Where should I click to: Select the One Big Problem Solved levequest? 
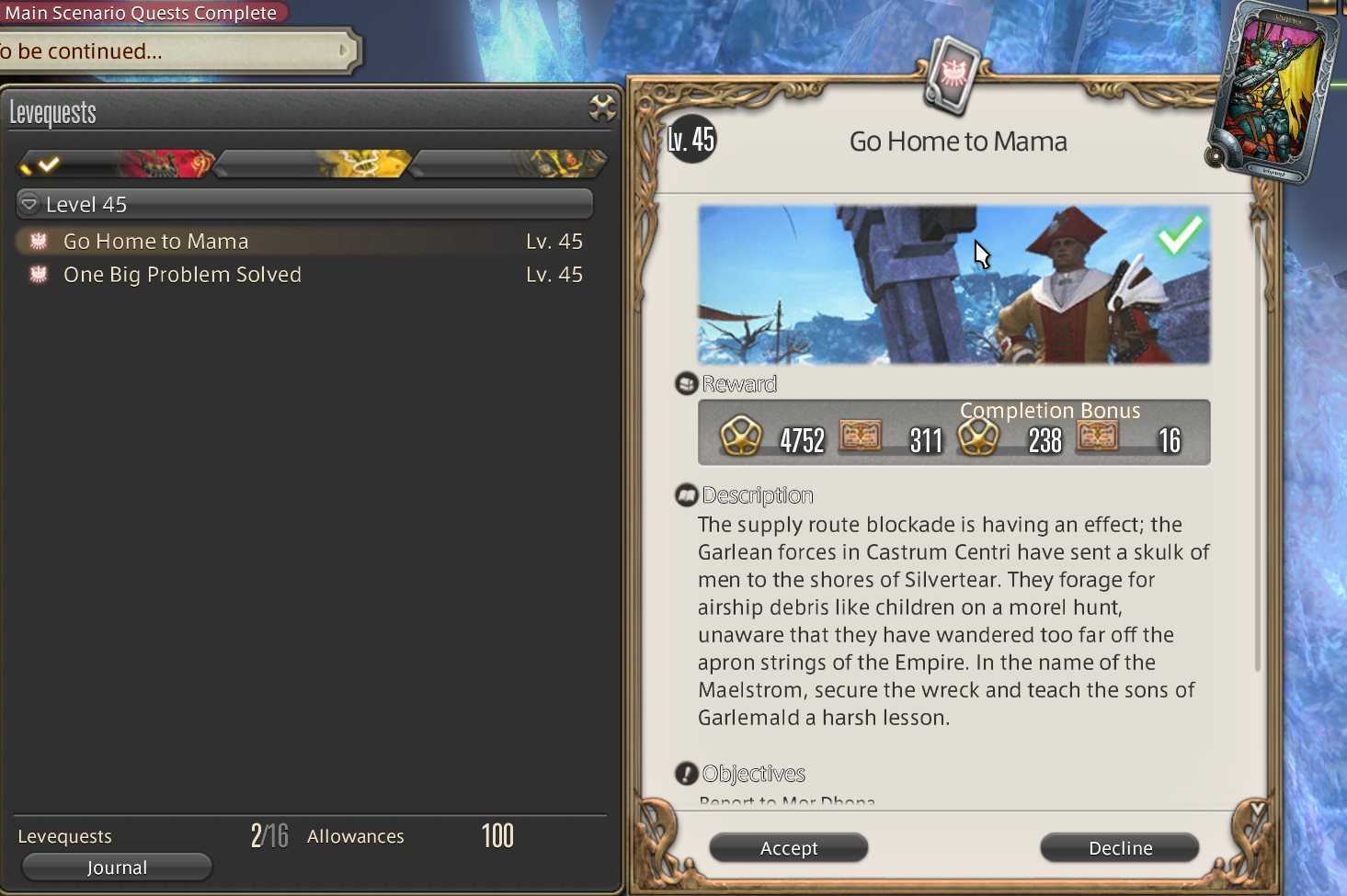[182, 275]
